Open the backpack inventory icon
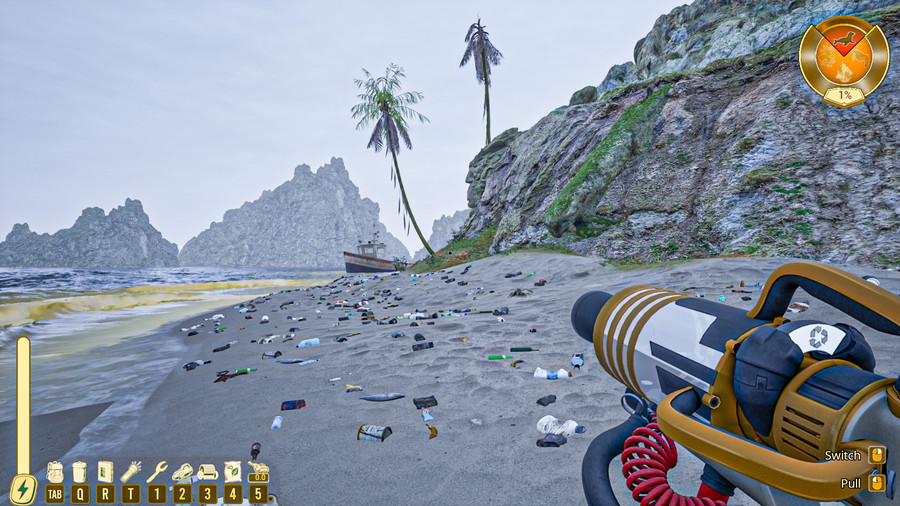 pos(55,472)
